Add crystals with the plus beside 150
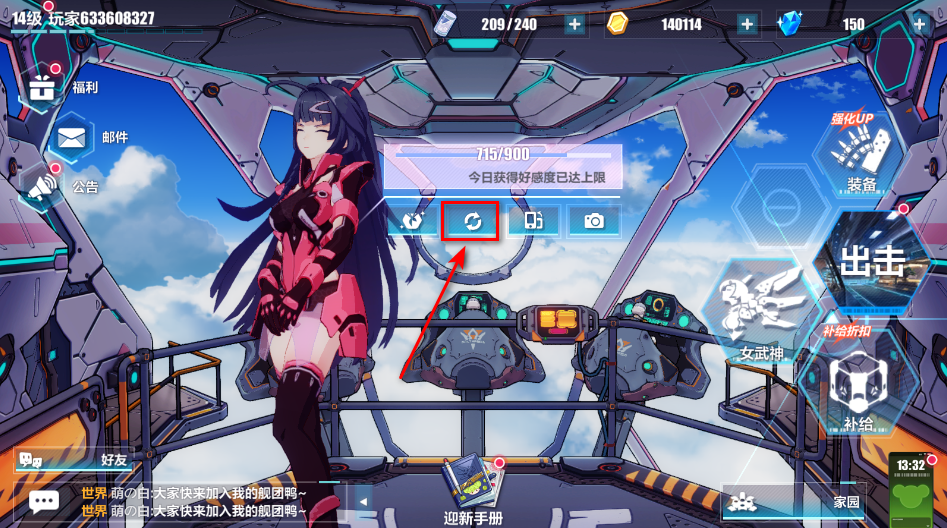Screen dimensions: 947x528 (919, 25)
